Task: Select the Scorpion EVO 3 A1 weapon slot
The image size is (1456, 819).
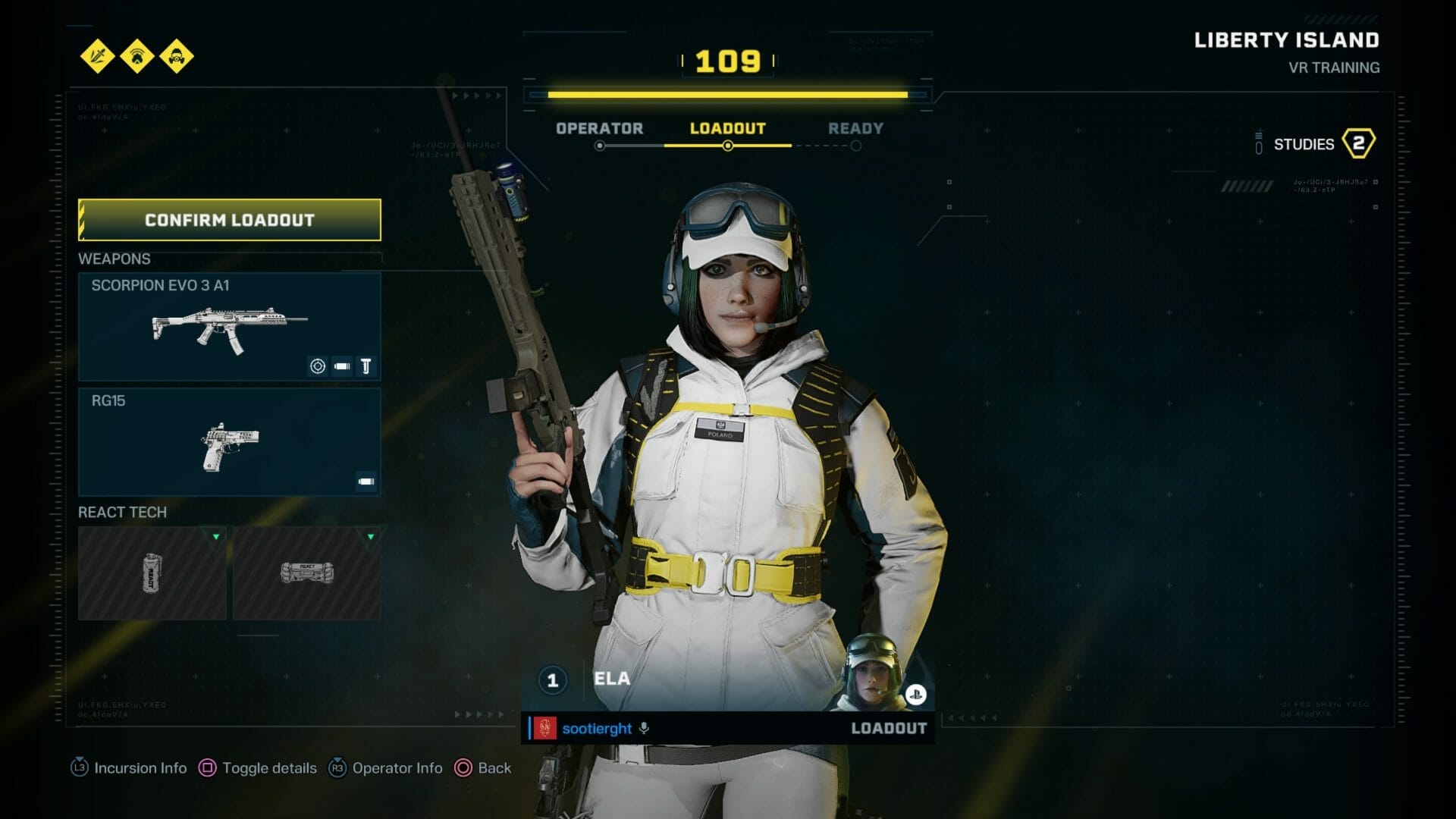Action: point(229,327)
